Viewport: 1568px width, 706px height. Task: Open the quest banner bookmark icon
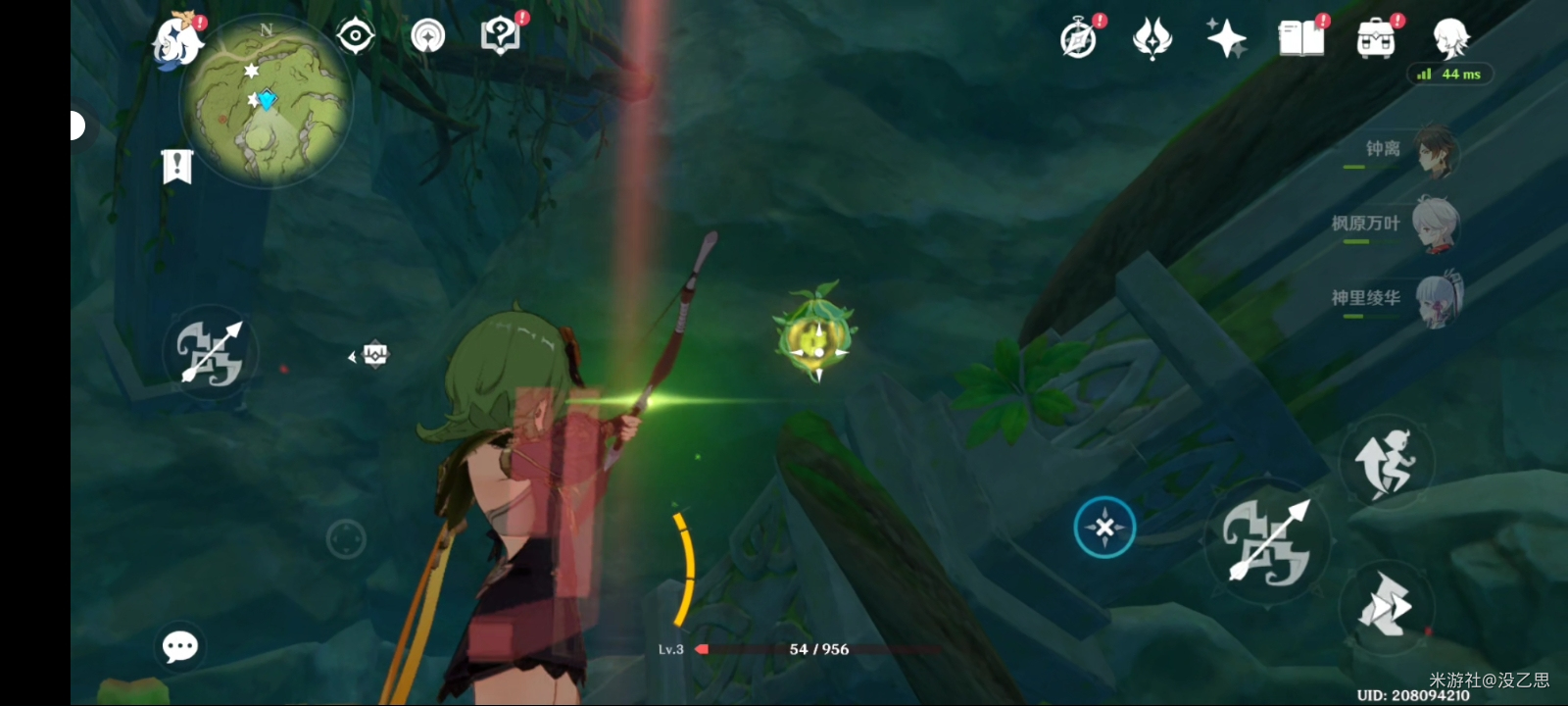coord(176,167)
